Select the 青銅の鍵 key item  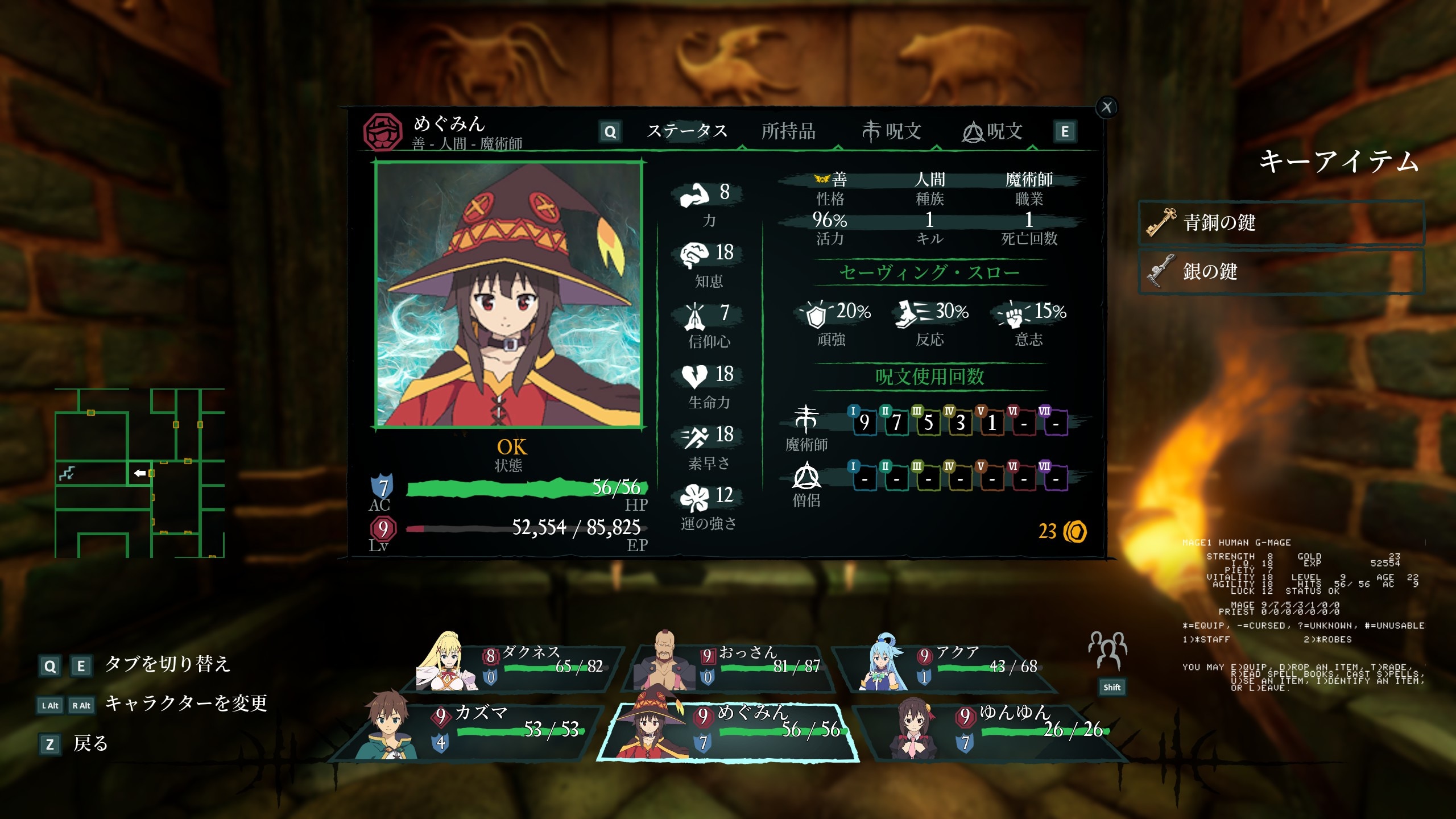(1281, 222)
